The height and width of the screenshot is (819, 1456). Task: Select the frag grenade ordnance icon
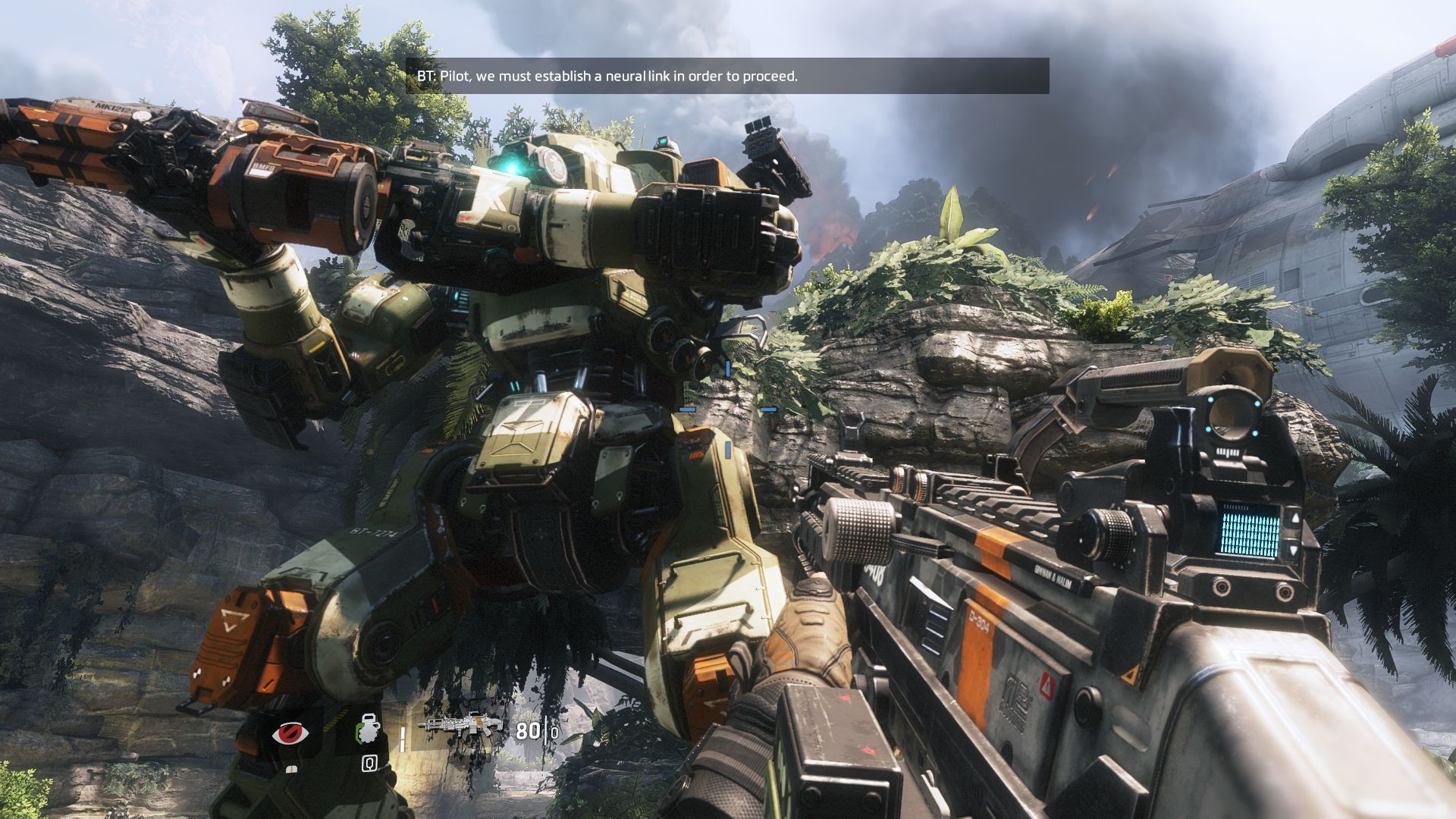[368, 733]
